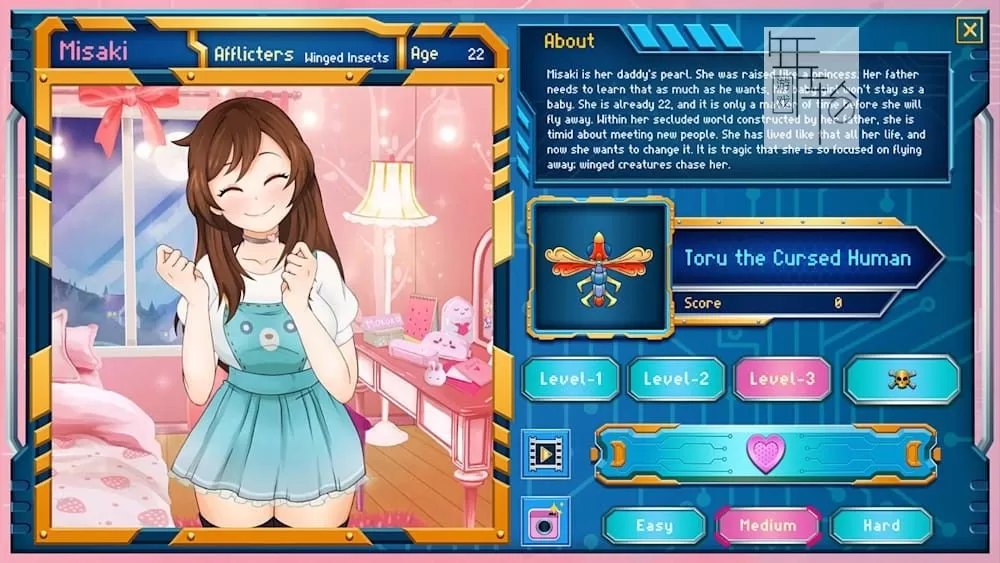The image size is (1000, 563).
Task: Pick the pink Level-3 button
Action: (782, 379)
